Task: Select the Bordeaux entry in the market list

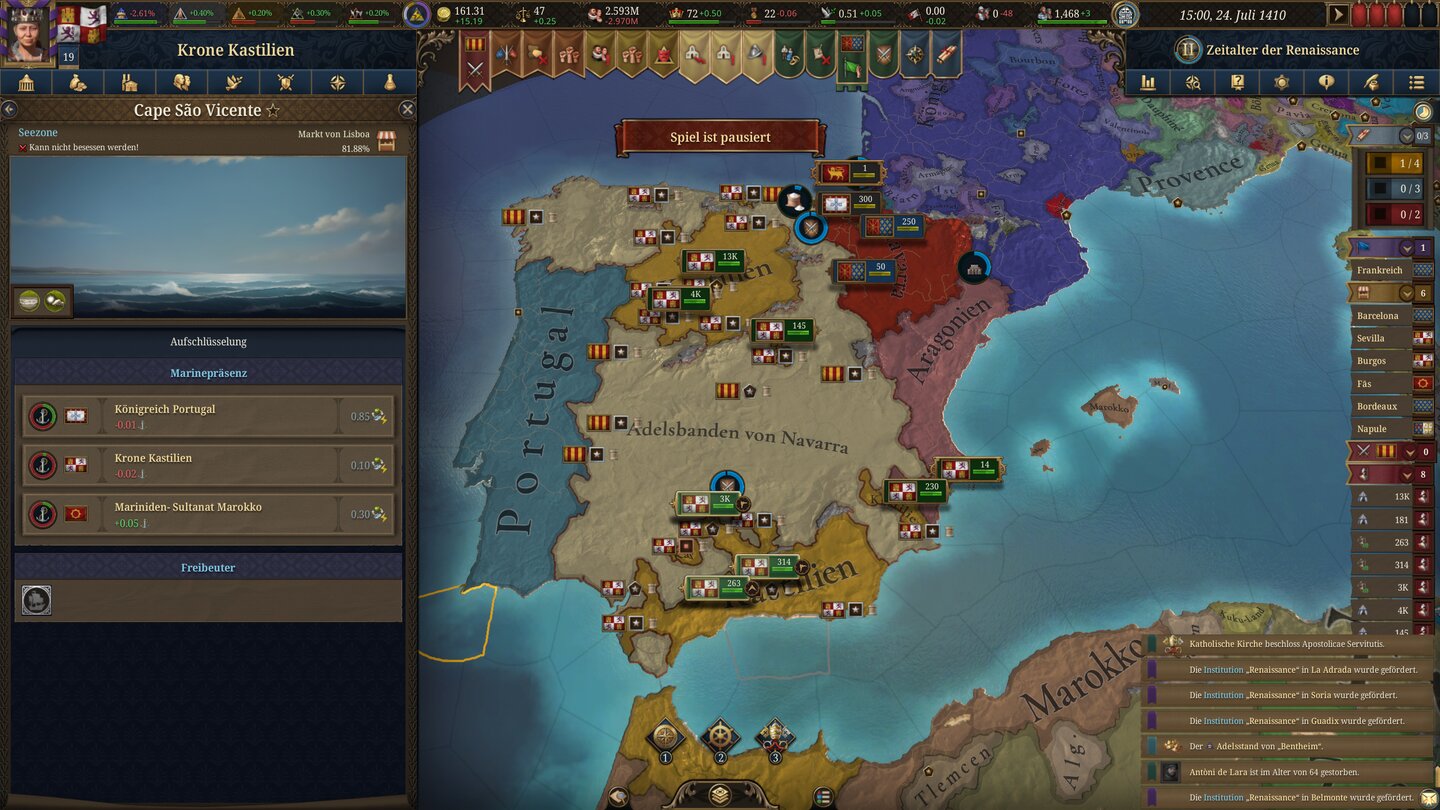Action: (1380, 406)
